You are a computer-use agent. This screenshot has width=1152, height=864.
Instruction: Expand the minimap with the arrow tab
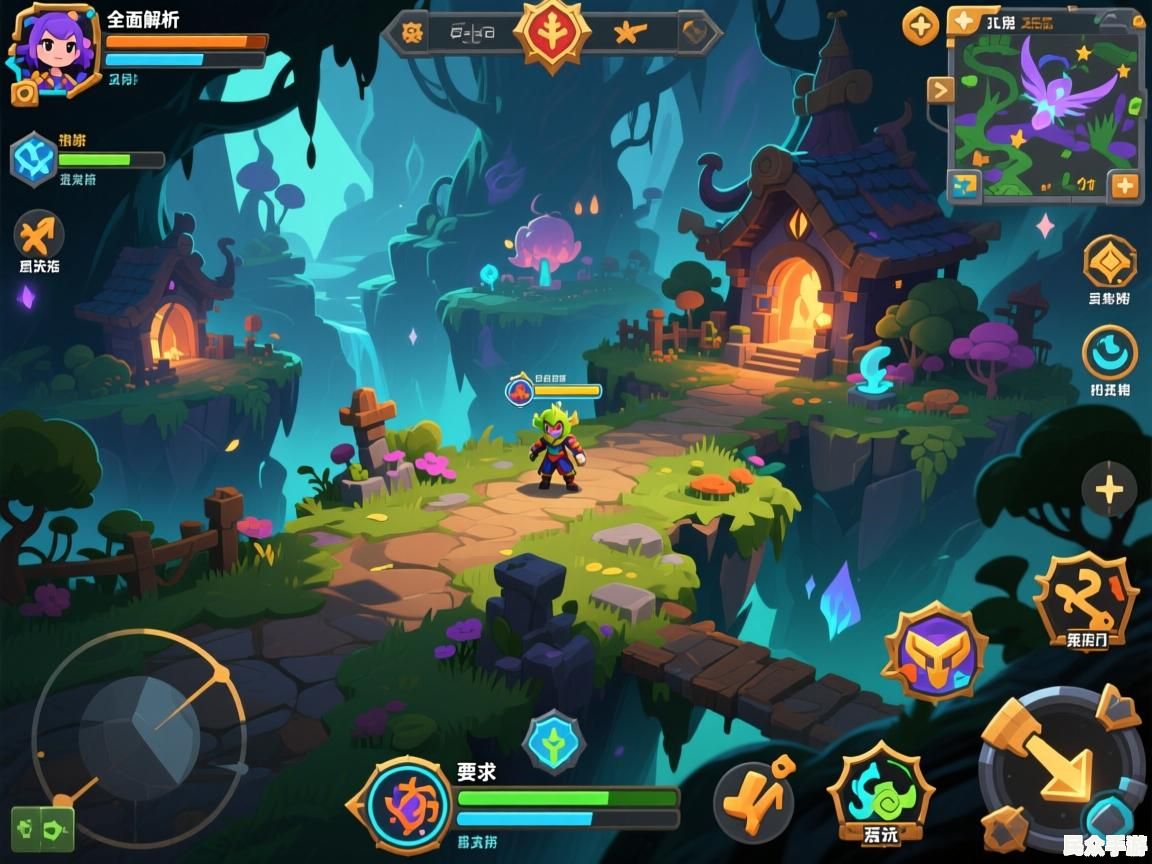click(941, 91)
